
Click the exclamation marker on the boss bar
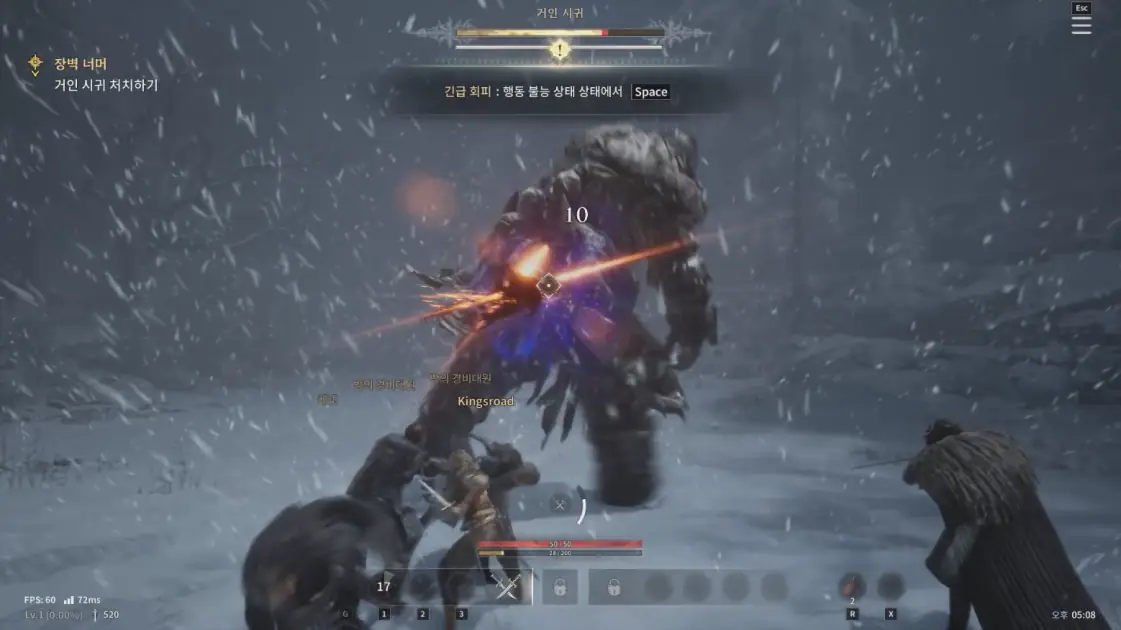(x=560, y=48)
